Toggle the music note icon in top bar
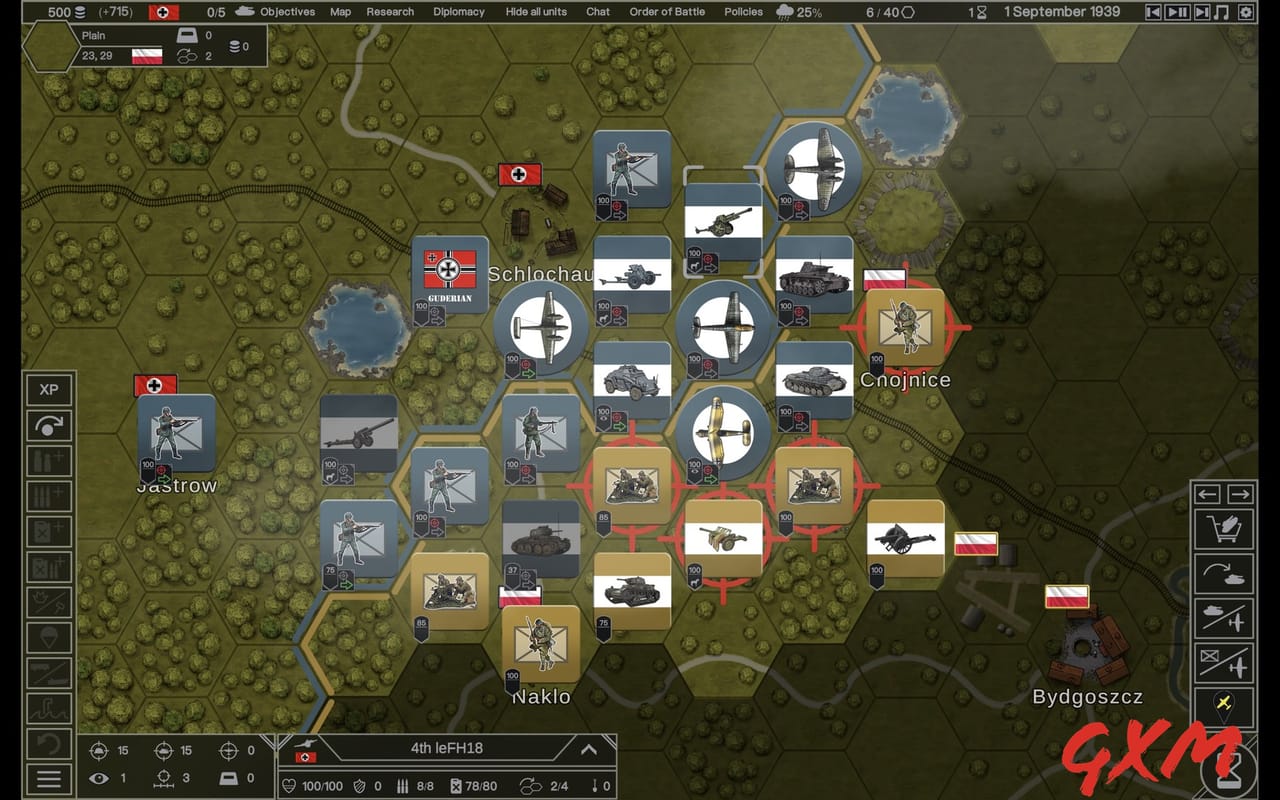 coord(1221,12)
